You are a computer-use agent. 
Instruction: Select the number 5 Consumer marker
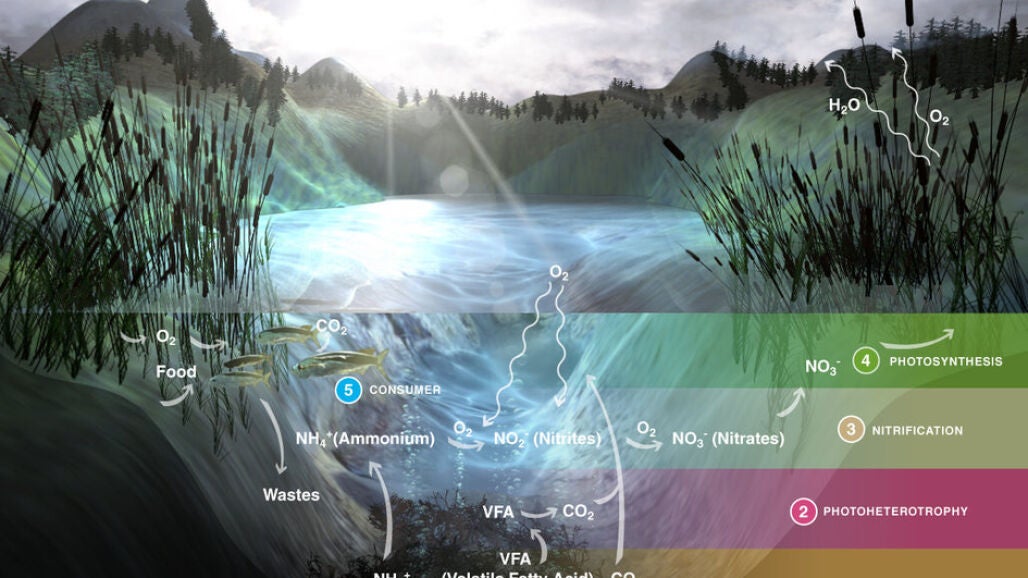(348, 390)
